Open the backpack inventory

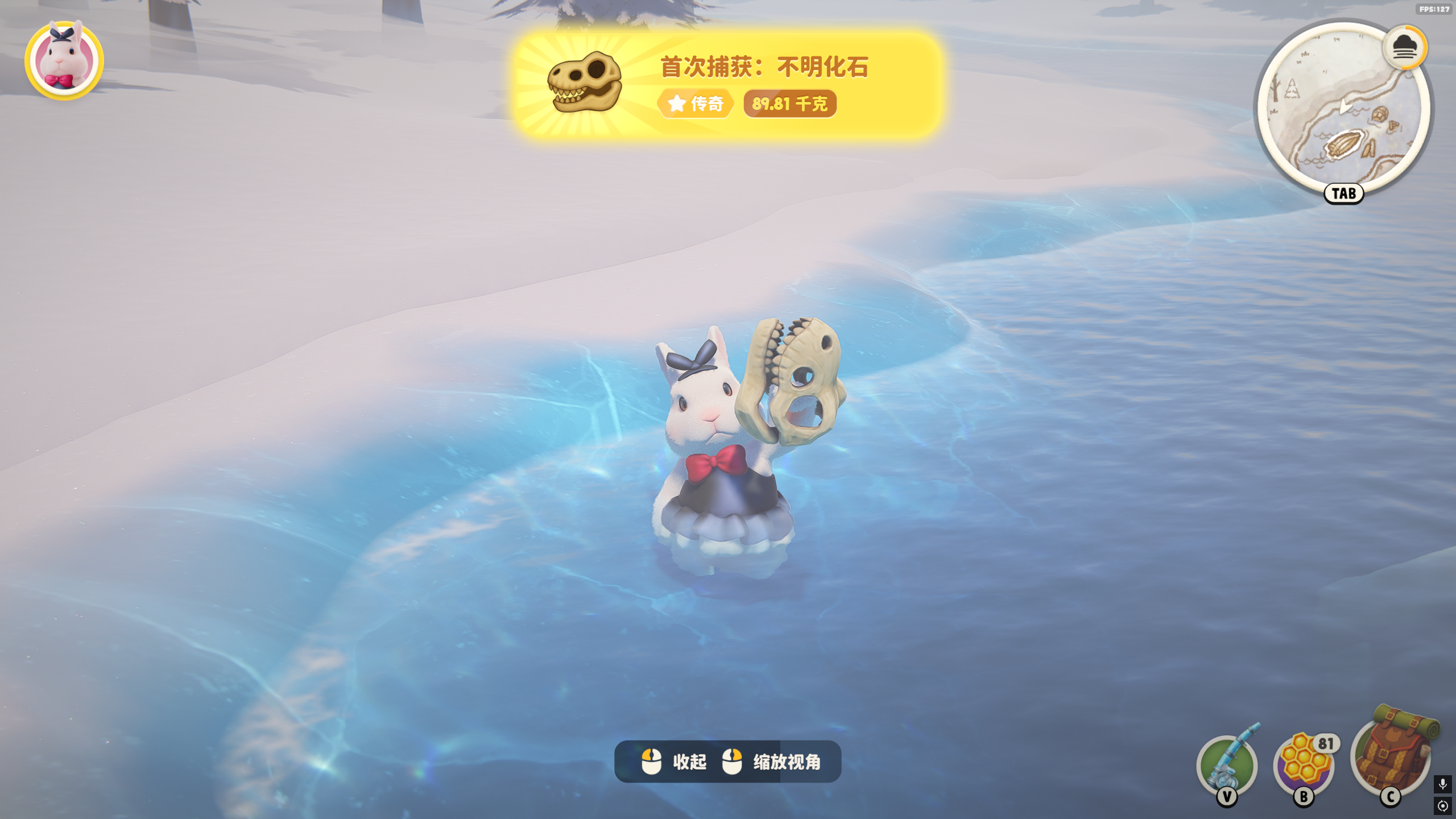[1392, 754]
